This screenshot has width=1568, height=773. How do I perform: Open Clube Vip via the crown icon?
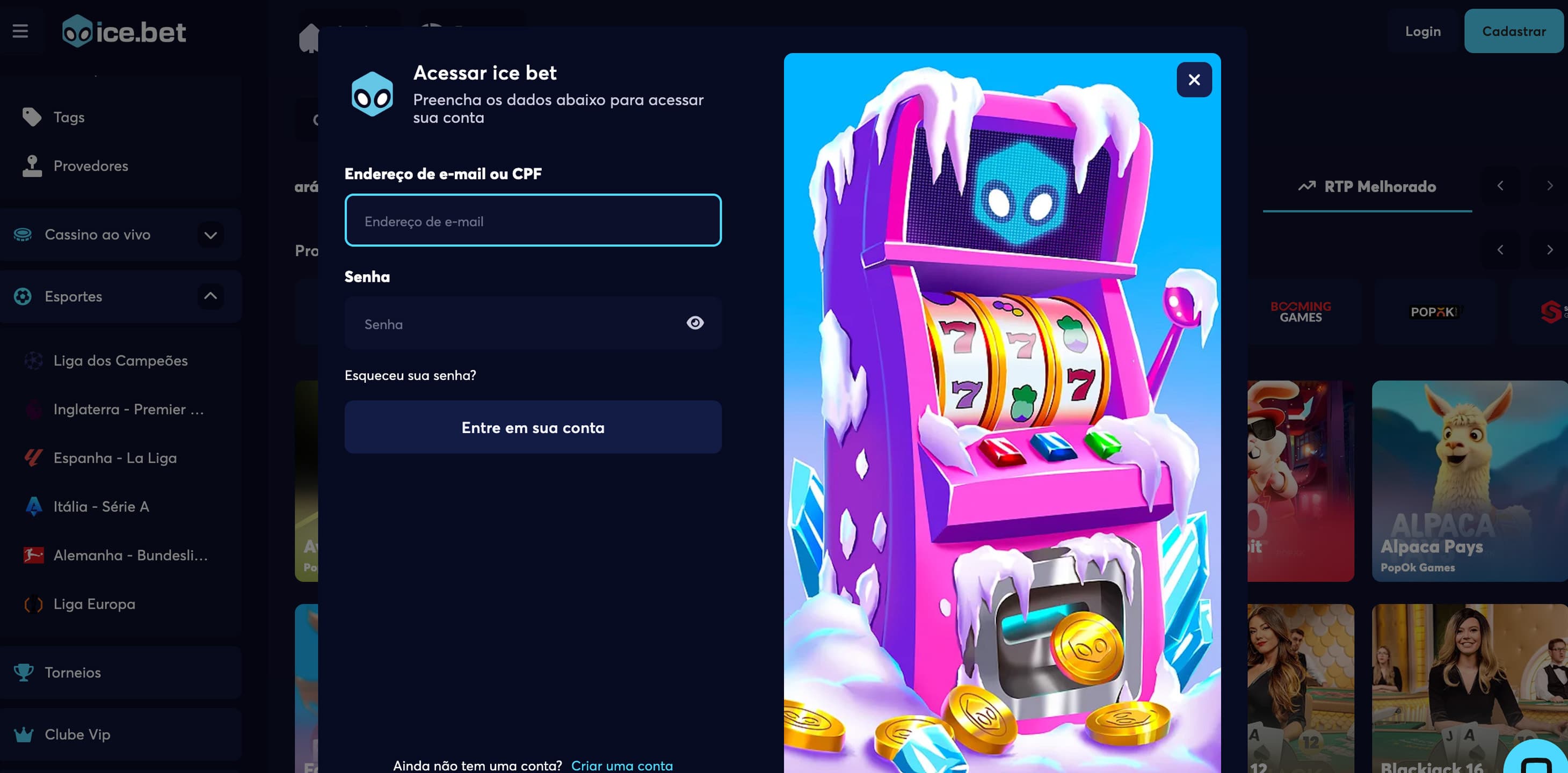(x=24, y=734)
